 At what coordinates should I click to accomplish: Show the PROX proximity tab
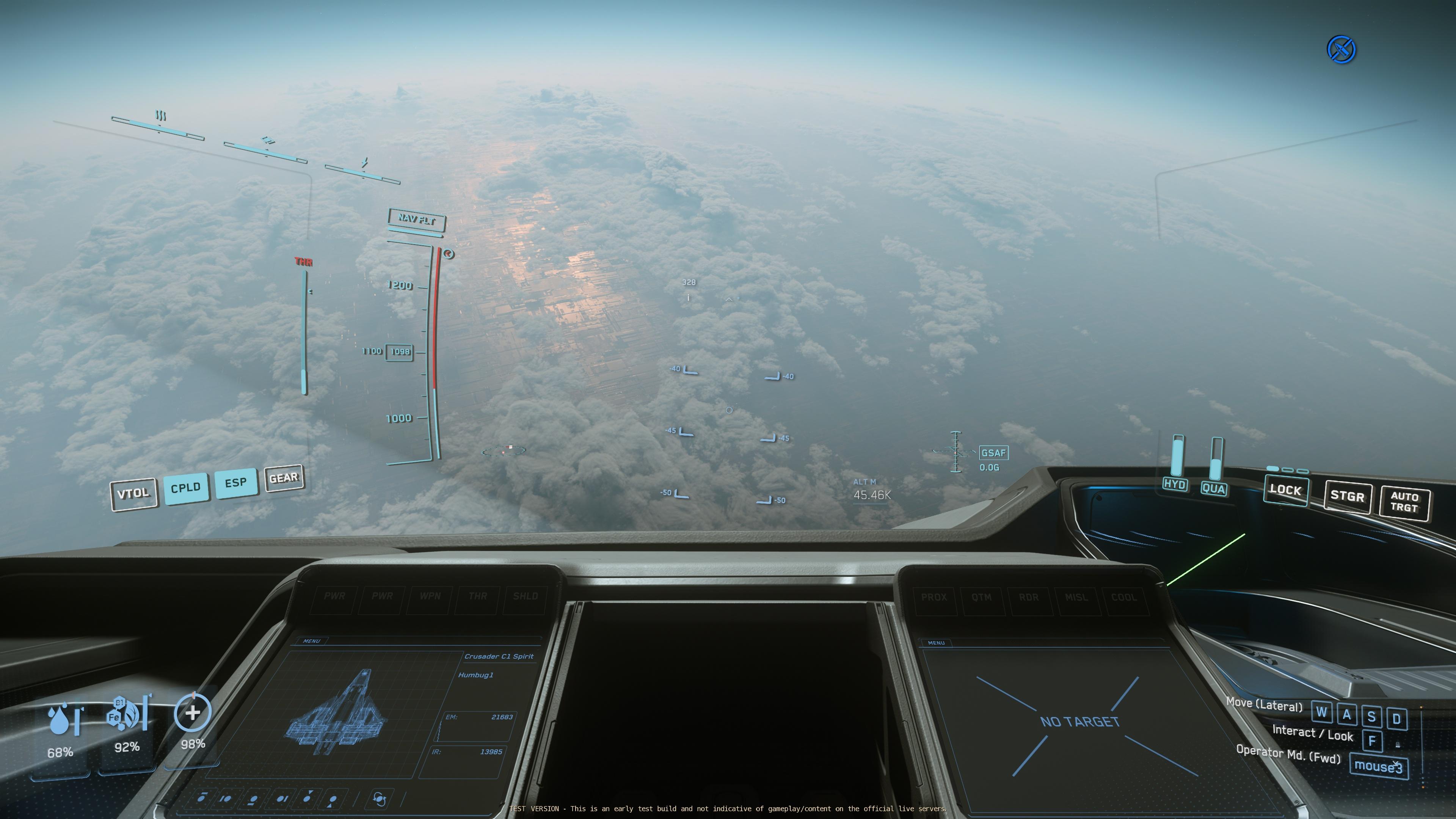(x=934, y=598)
